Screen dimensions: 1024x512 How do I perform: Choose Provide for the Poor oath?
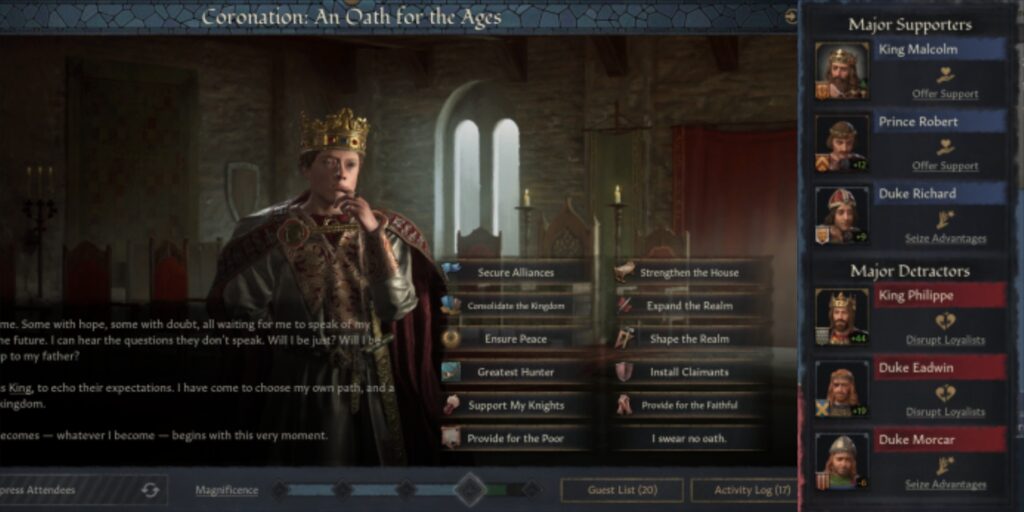coord(515,438)
